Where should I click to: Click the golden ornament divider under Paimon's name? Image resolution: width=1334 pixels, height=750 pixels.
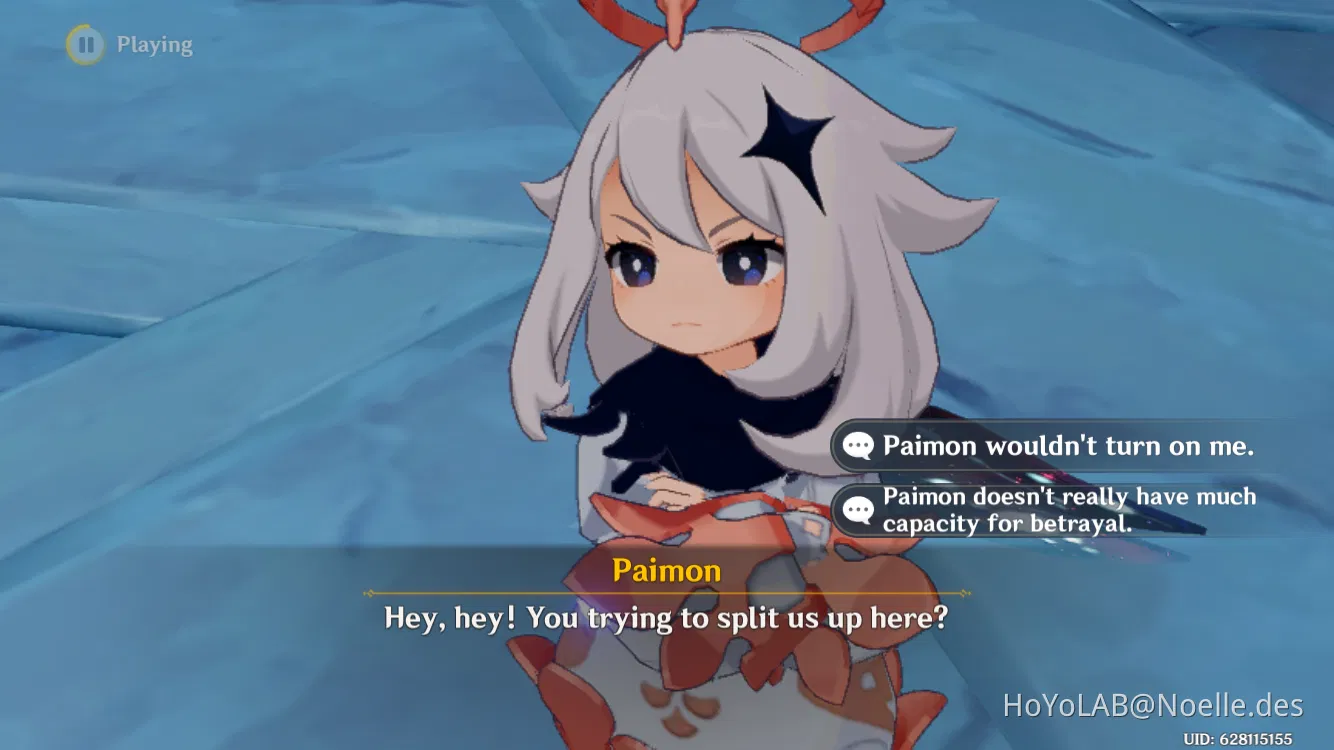(668, 591)
